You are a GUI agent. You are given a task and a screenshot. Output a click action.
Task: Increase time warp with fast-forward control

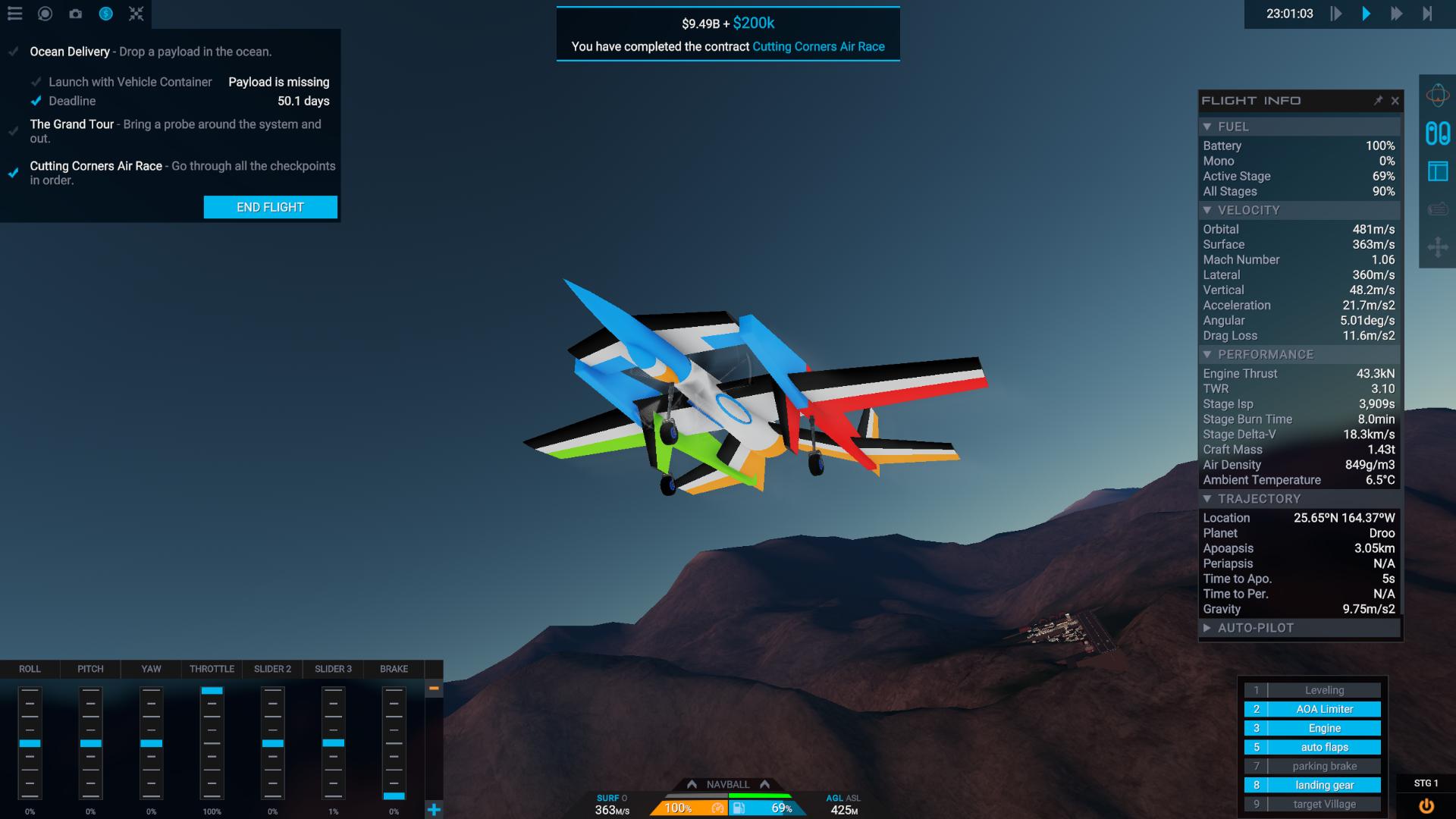pyautogui.click(x=1398, y=13)
